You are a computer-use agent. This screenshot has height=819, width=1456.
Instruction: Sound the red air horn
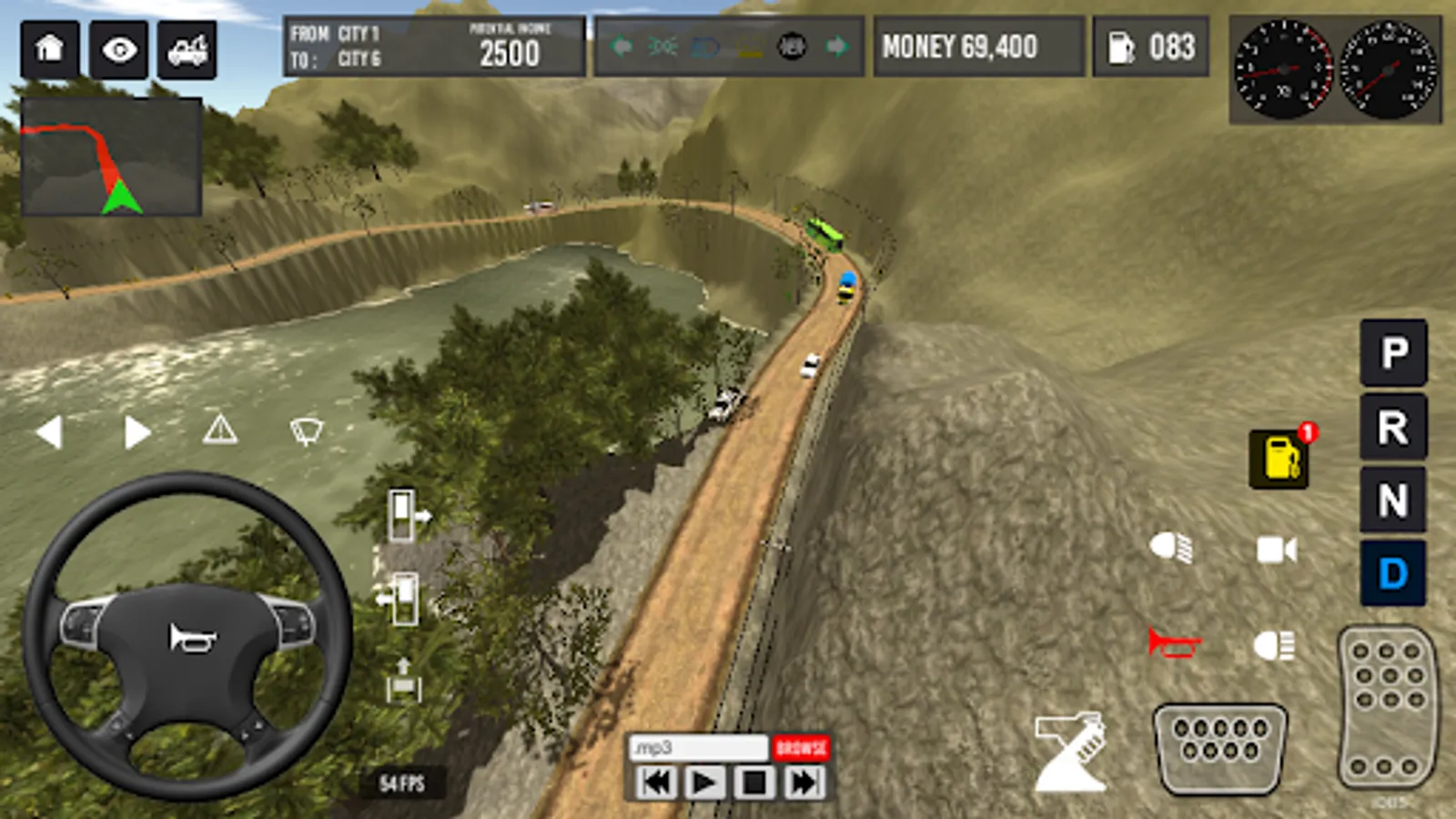(x=1173, y=643)
